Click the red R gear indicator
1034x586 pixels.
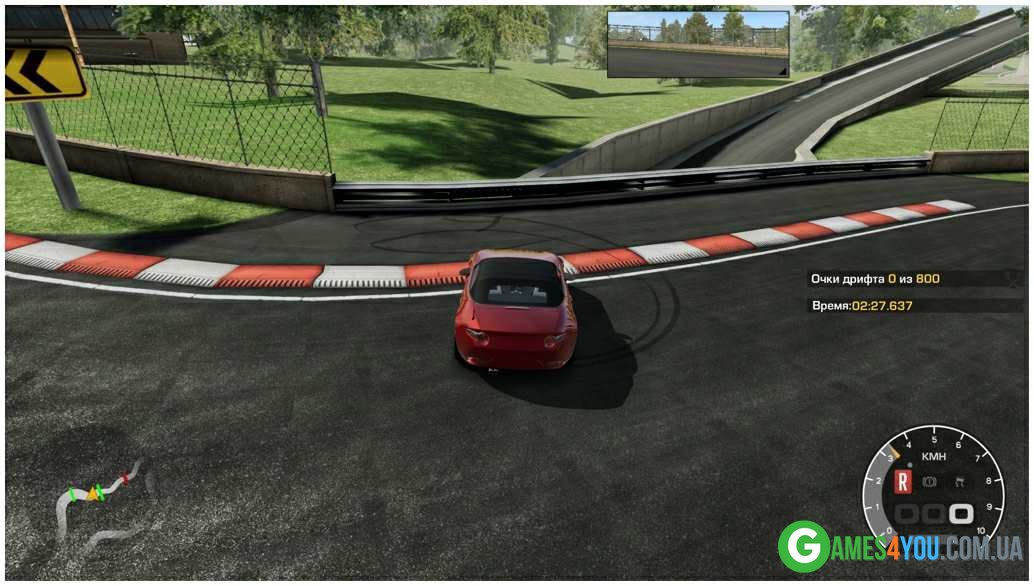(x=904, y=482)
